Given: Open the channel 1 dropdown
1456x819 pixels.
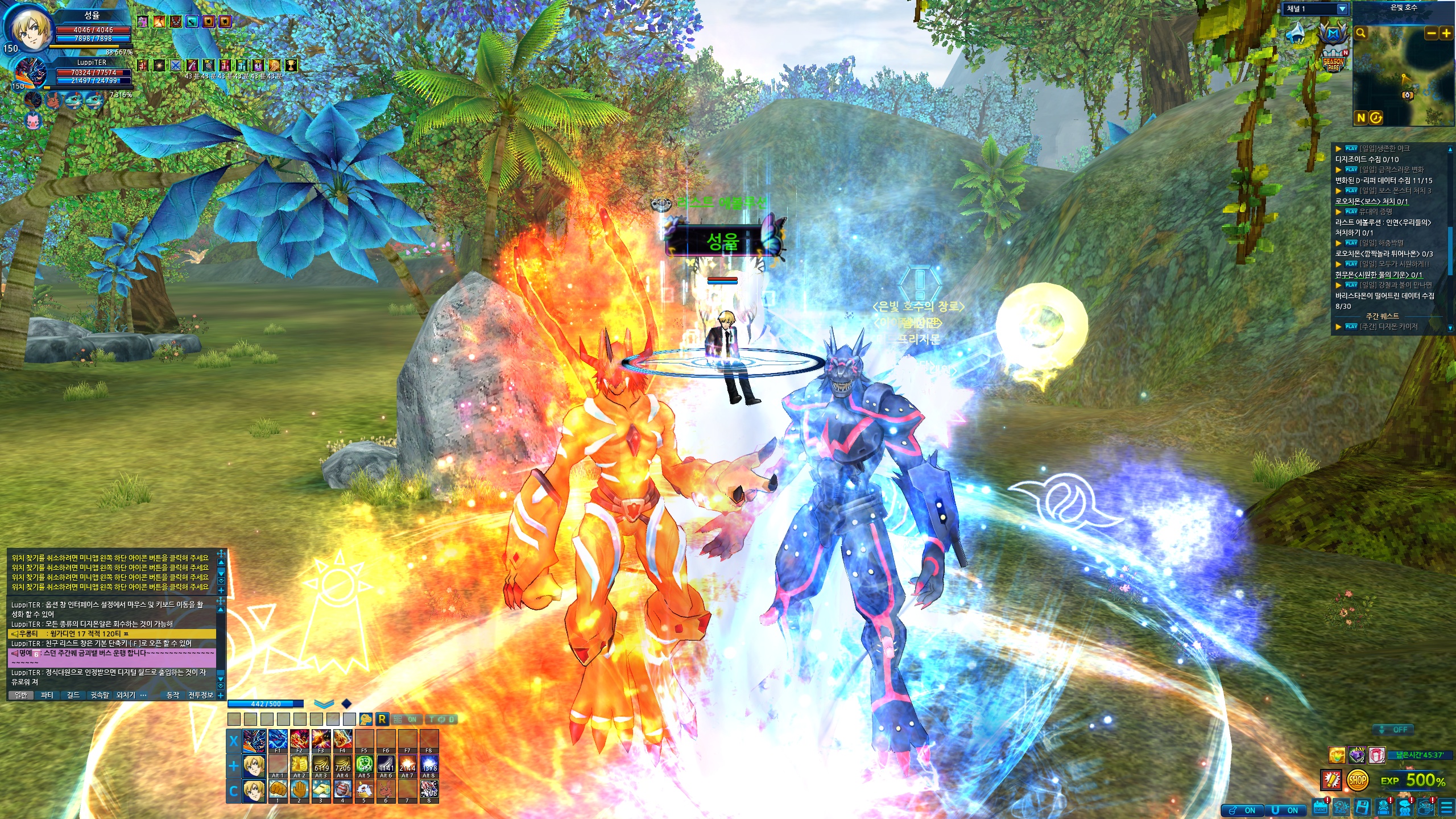Looking at the screenshot, I should pyautogui.click(x=1342, y=9).
